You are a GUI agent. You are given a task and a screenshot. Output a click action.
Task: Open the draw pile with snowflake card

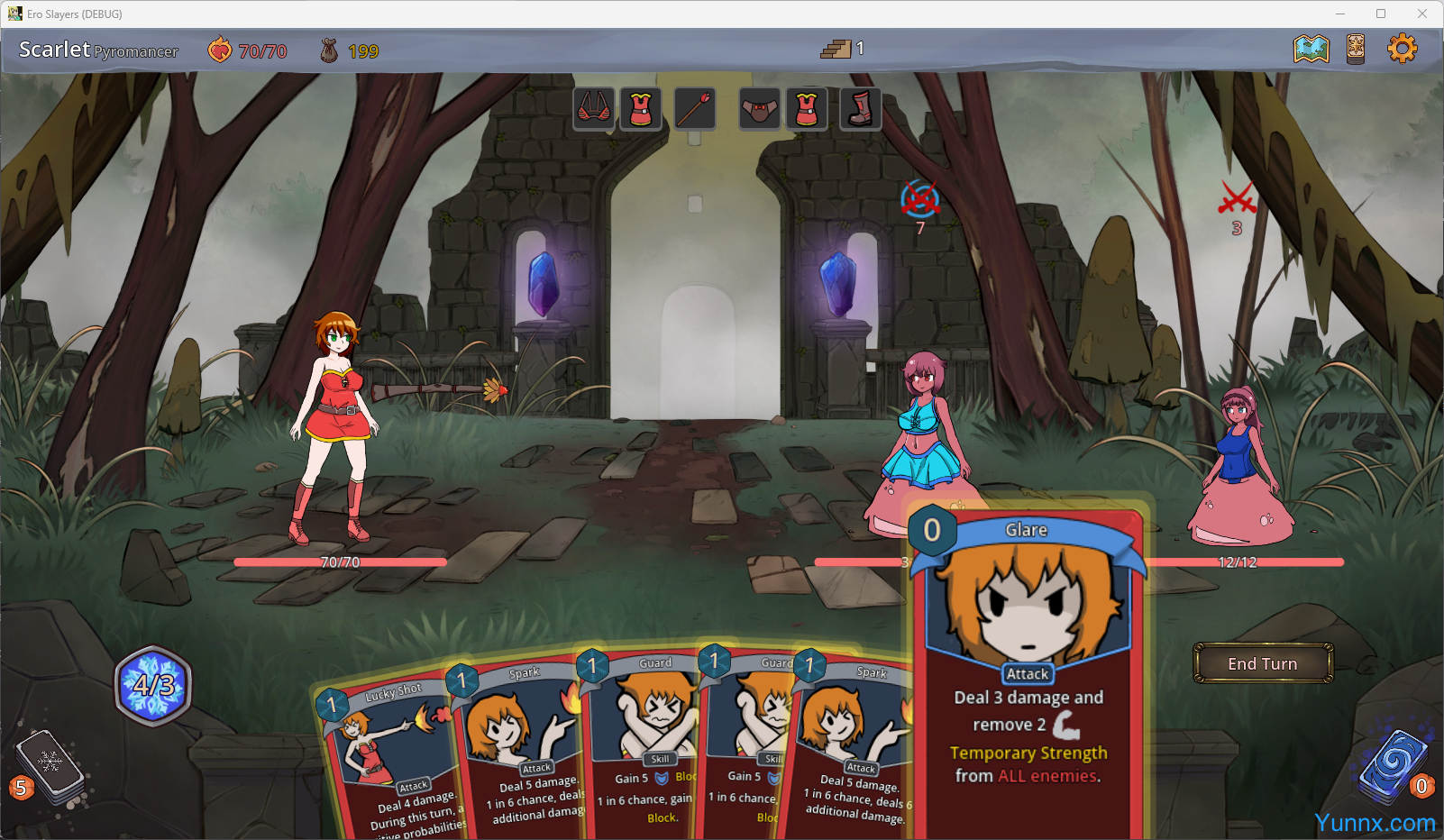click(50, 766)
